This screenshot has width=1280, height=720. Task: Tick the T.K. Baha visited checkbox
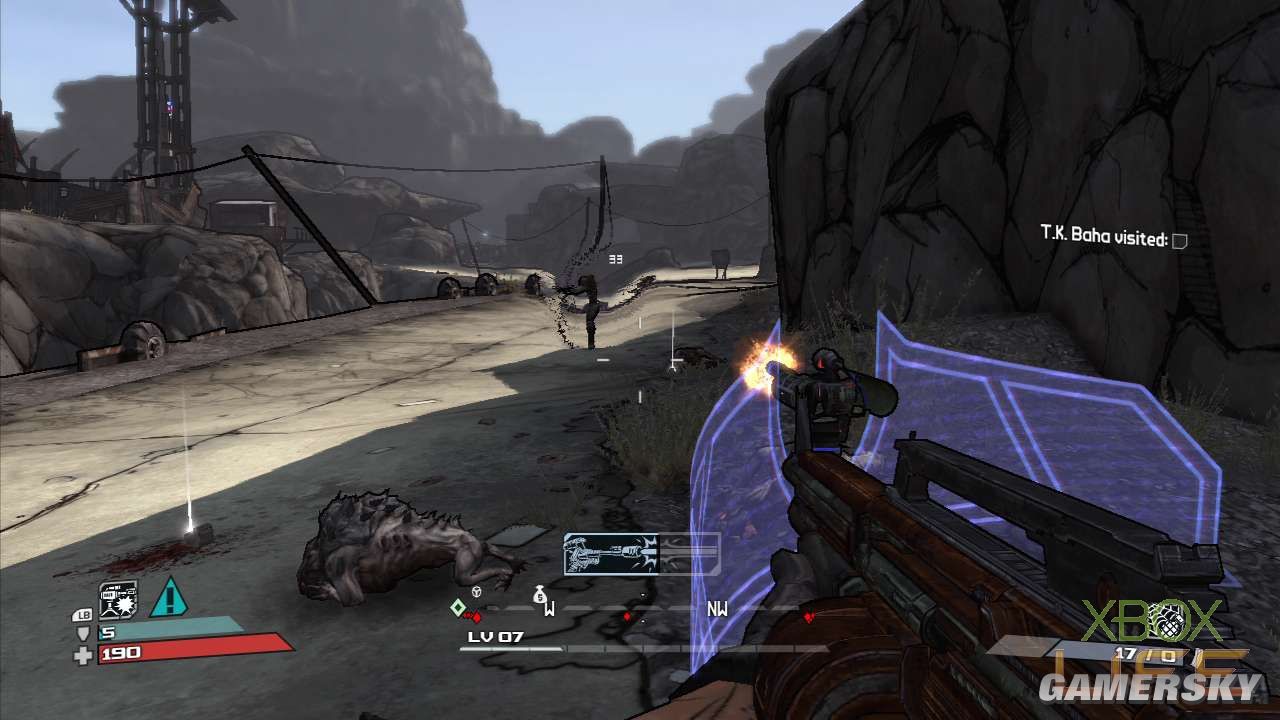tap(1180, 240)
